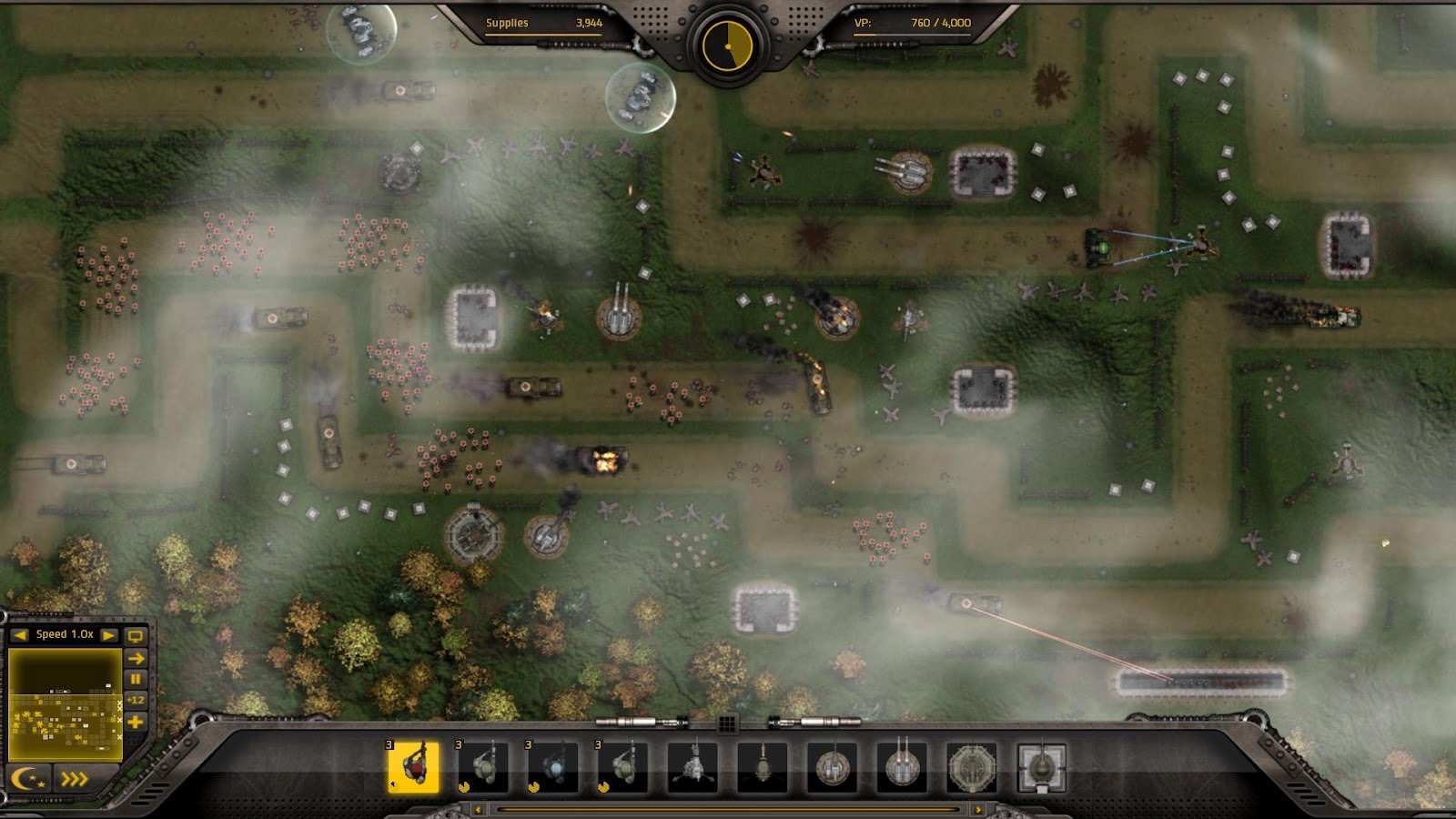The width and height of the screenshot is (1456, 819).
Task: Click the fast-forward chevrons button
Action: click(73, 778)
